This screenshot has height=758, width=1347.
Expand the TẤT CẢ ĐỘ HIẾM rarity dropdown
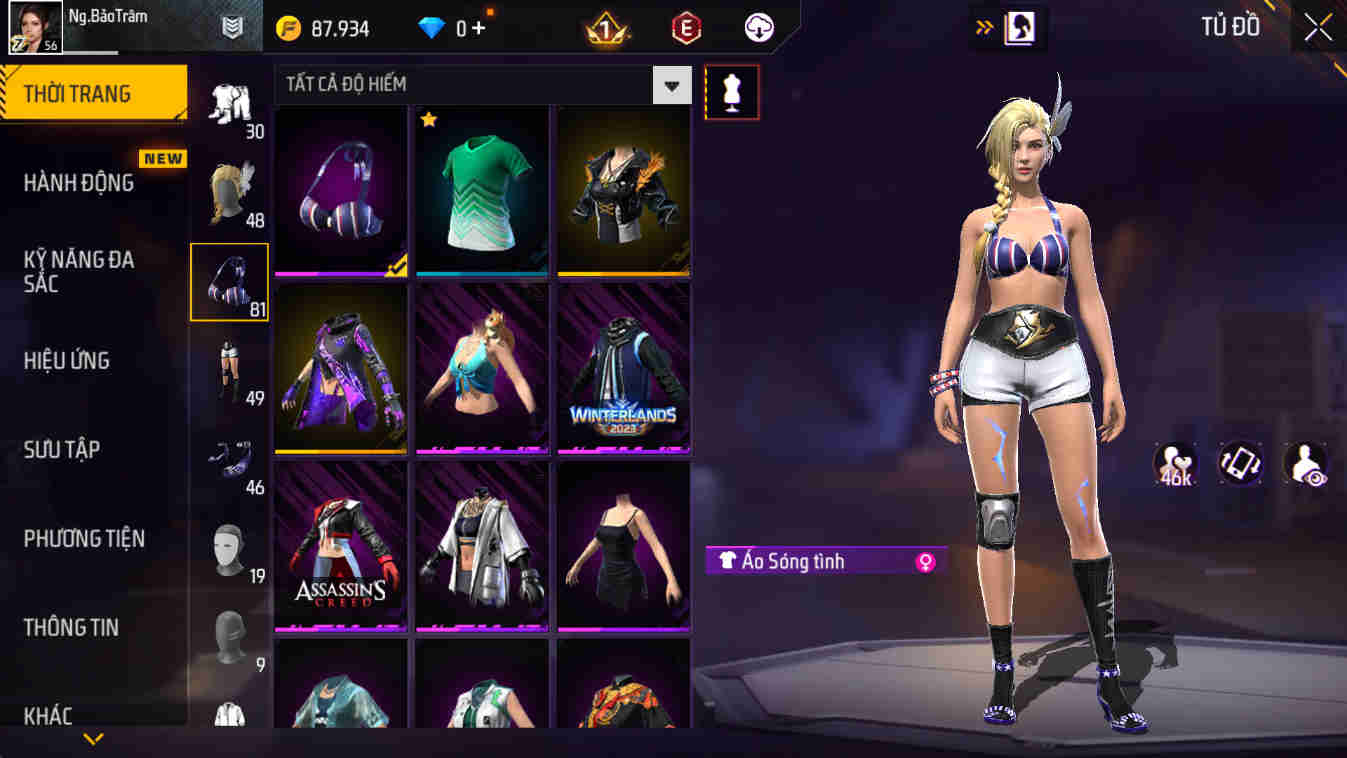[x=670, y=85]
